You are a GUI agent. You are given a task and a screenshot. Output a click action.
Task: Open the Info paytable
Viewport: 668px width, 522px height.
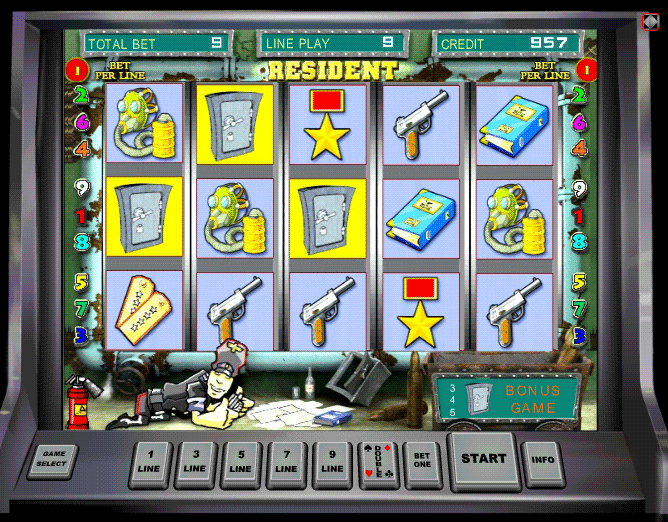click(542, 461)
